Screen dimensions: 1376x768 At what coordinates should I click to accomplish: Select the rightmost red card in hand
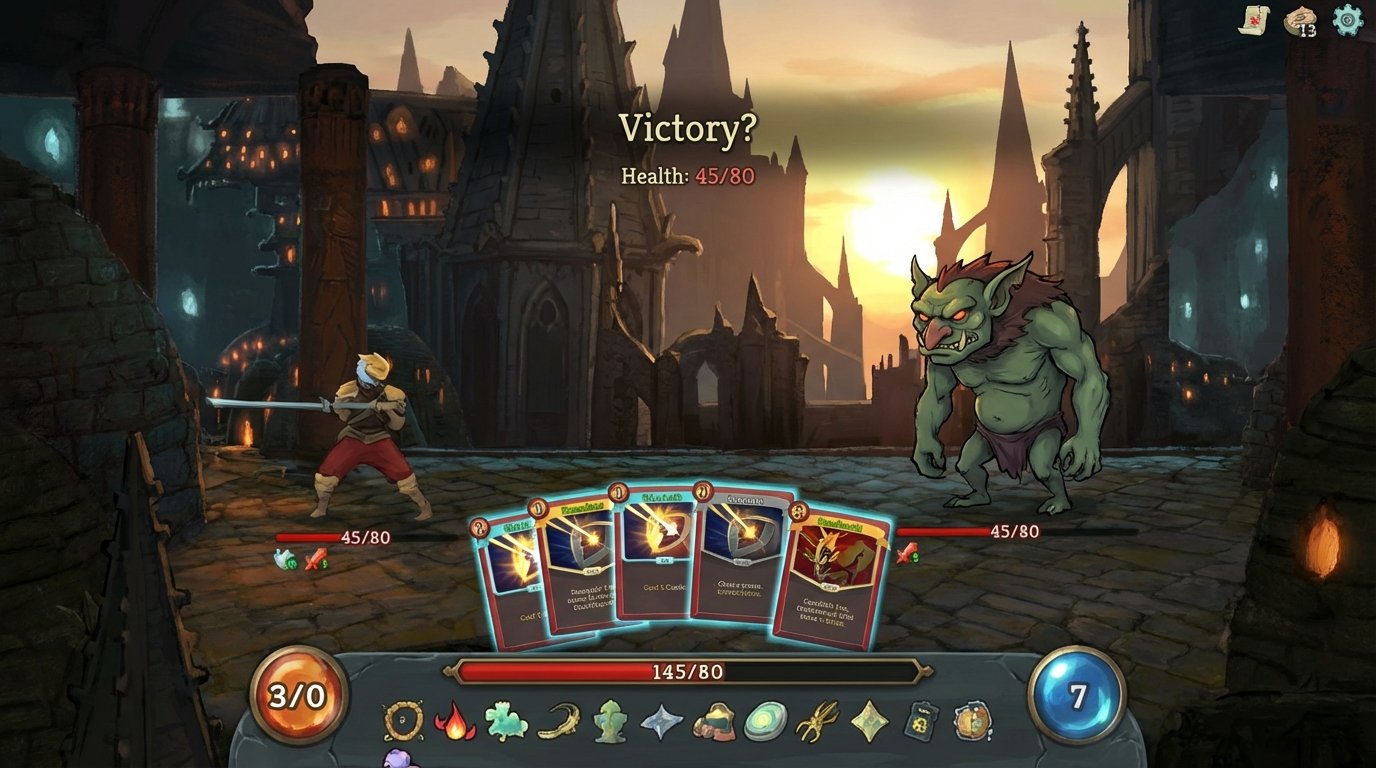[831, 580]
